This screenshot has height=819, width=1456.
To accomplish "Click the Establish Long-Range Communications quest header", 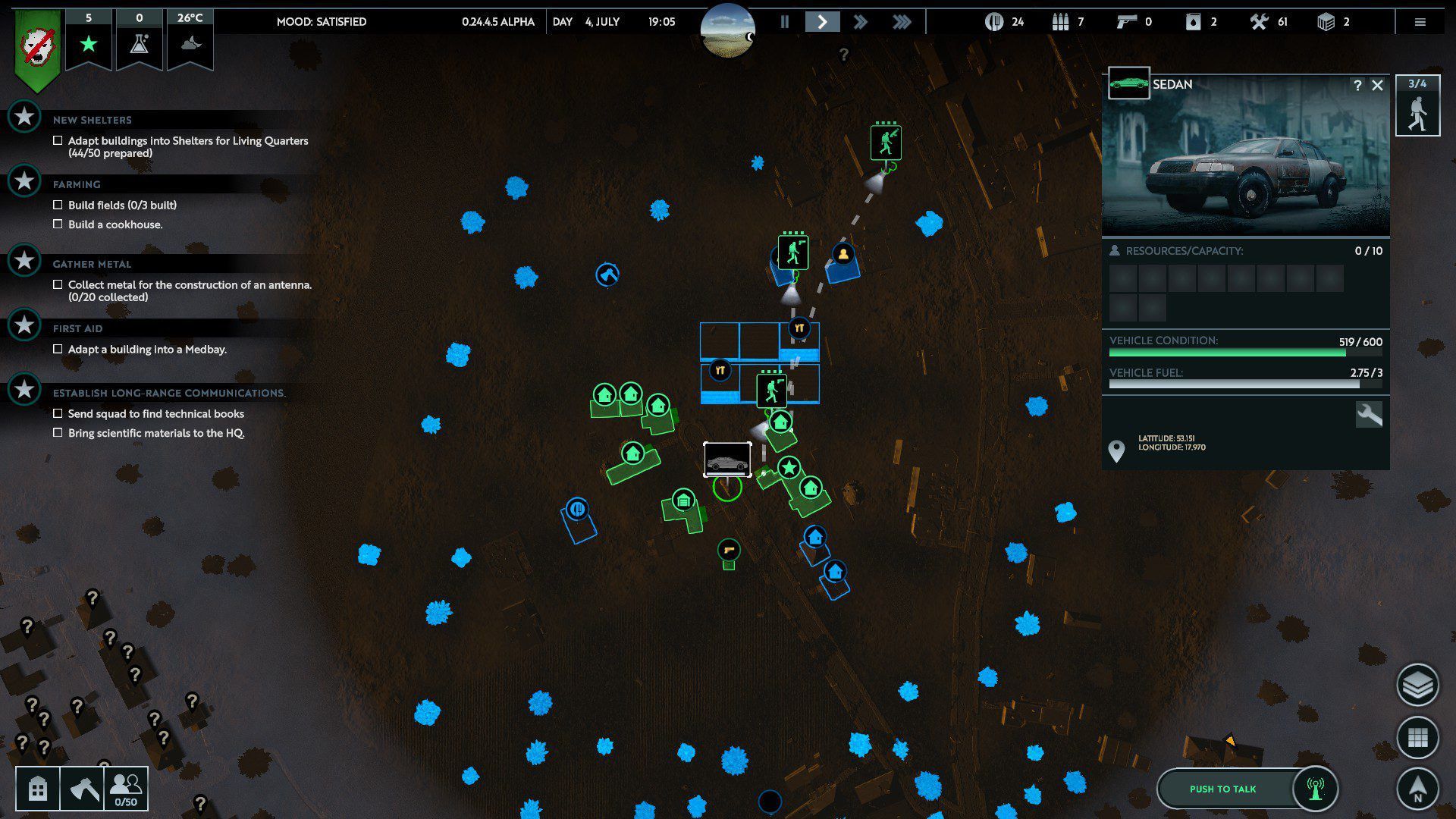I will 167,393.
